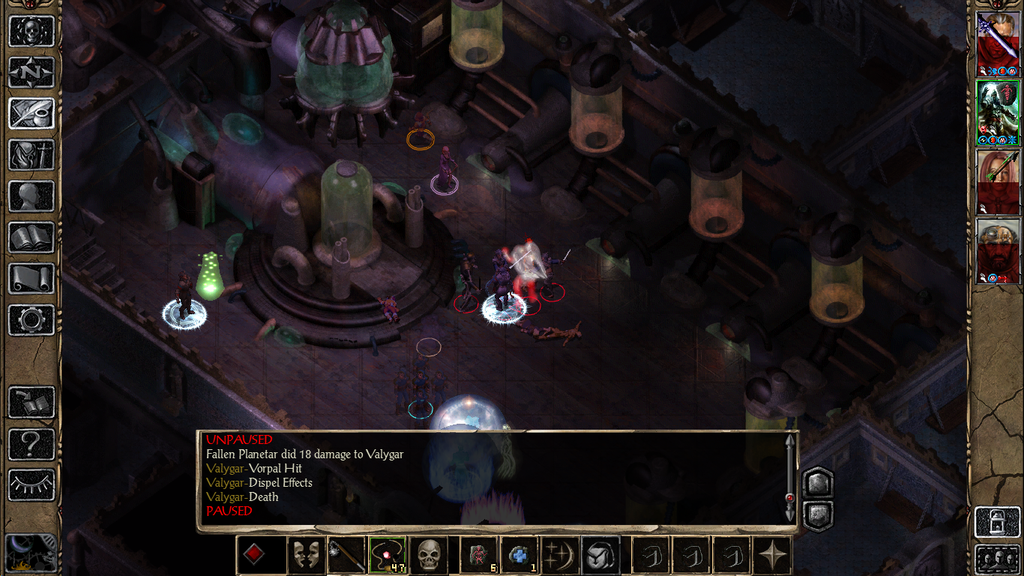
Task: Open the star-shaped special abilities button
Action: (x=773, y=555)
